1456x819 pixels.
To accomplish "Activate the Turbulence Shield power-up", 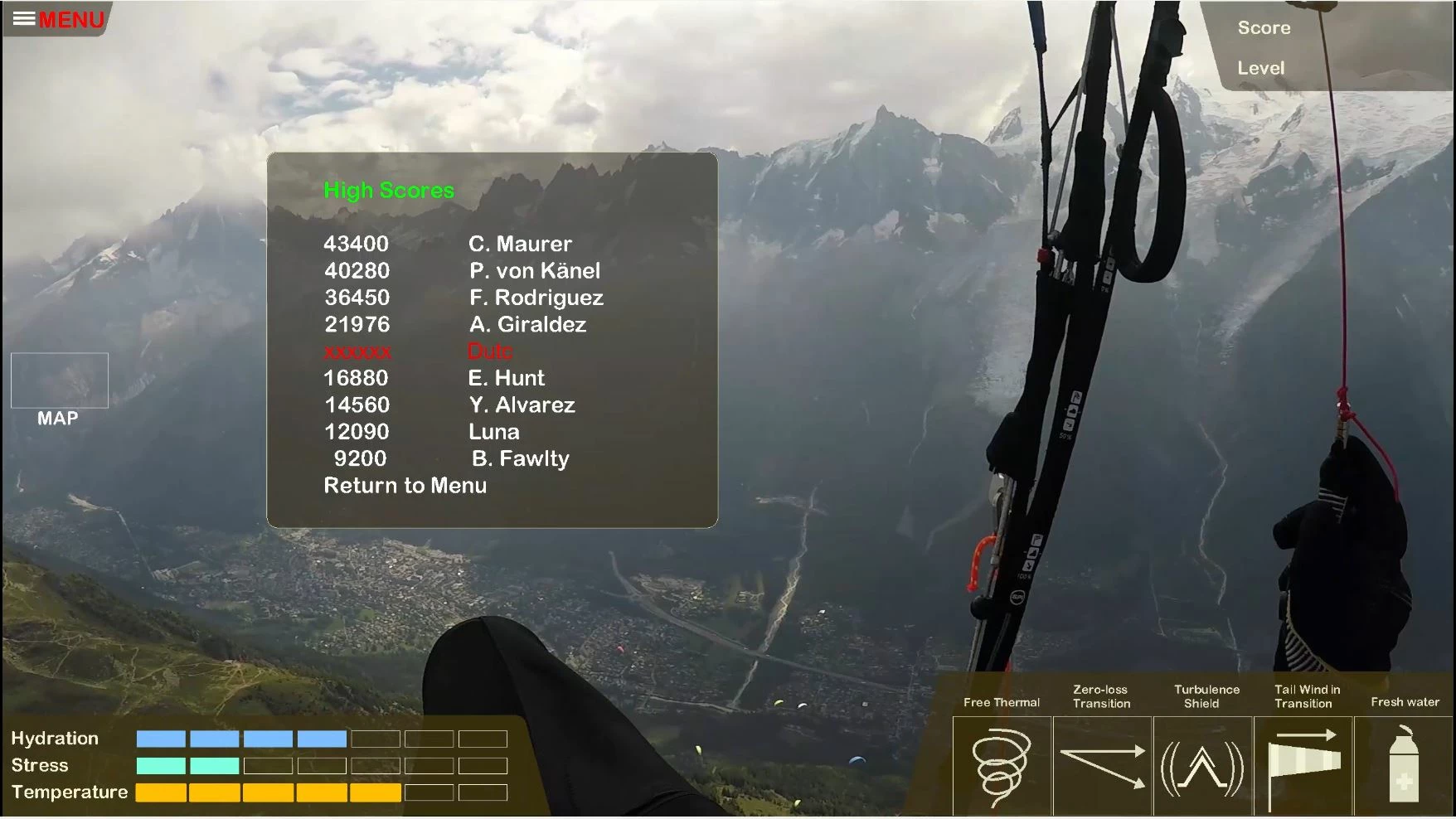I will (1202, 765).
